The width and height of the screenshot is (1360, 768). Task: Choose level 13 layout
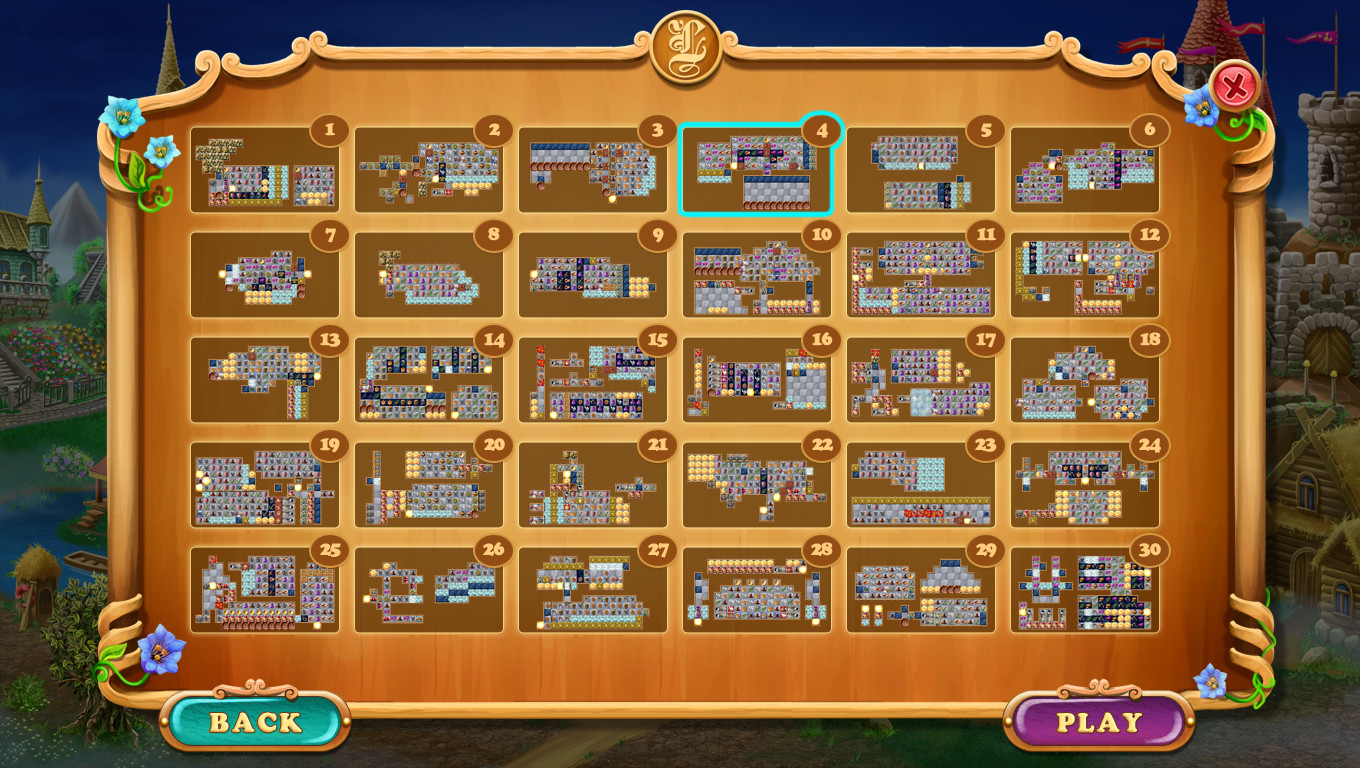tap(265, 381)
